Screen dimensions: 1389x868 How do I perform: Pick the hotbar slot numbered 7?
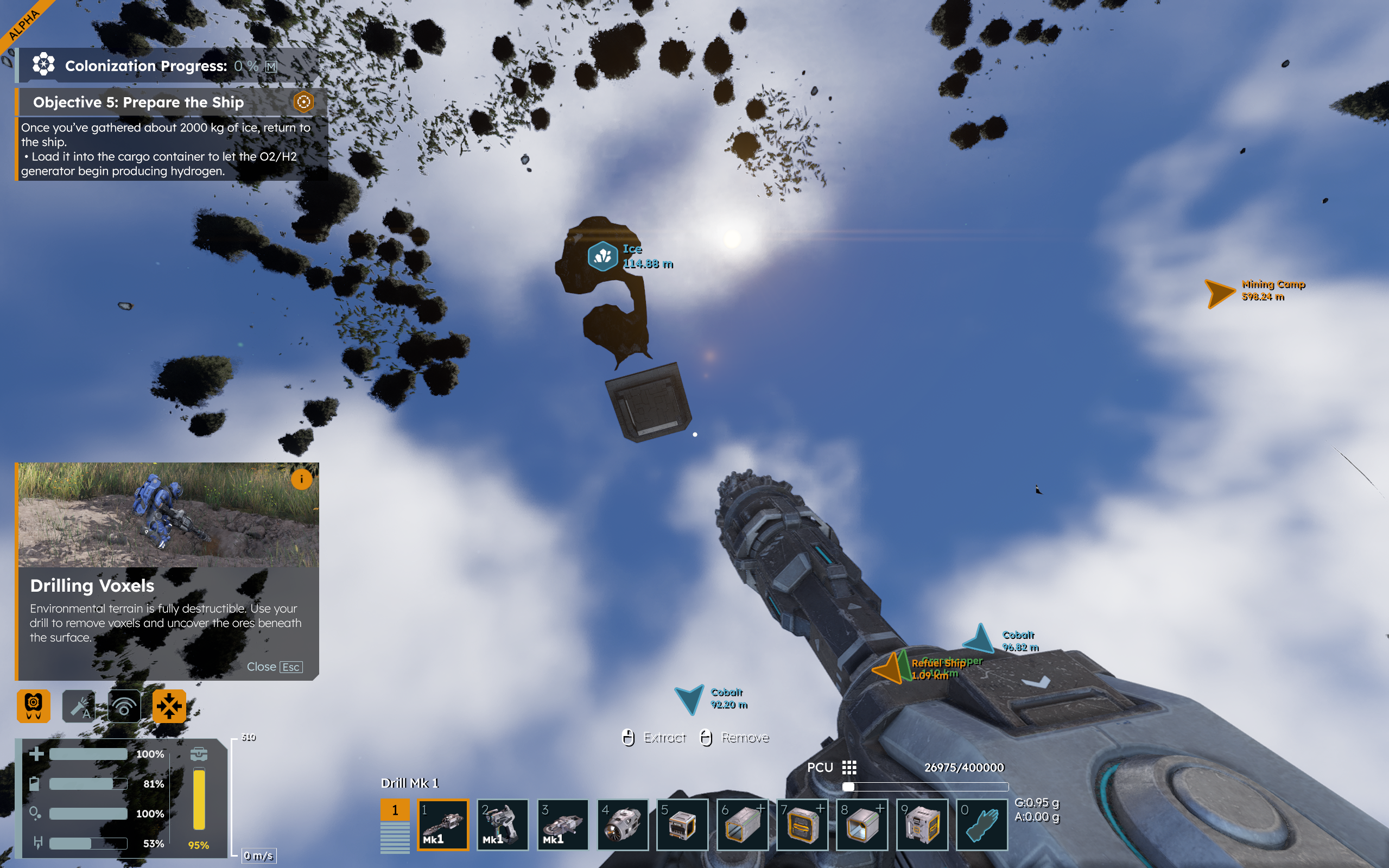point(802,825)
